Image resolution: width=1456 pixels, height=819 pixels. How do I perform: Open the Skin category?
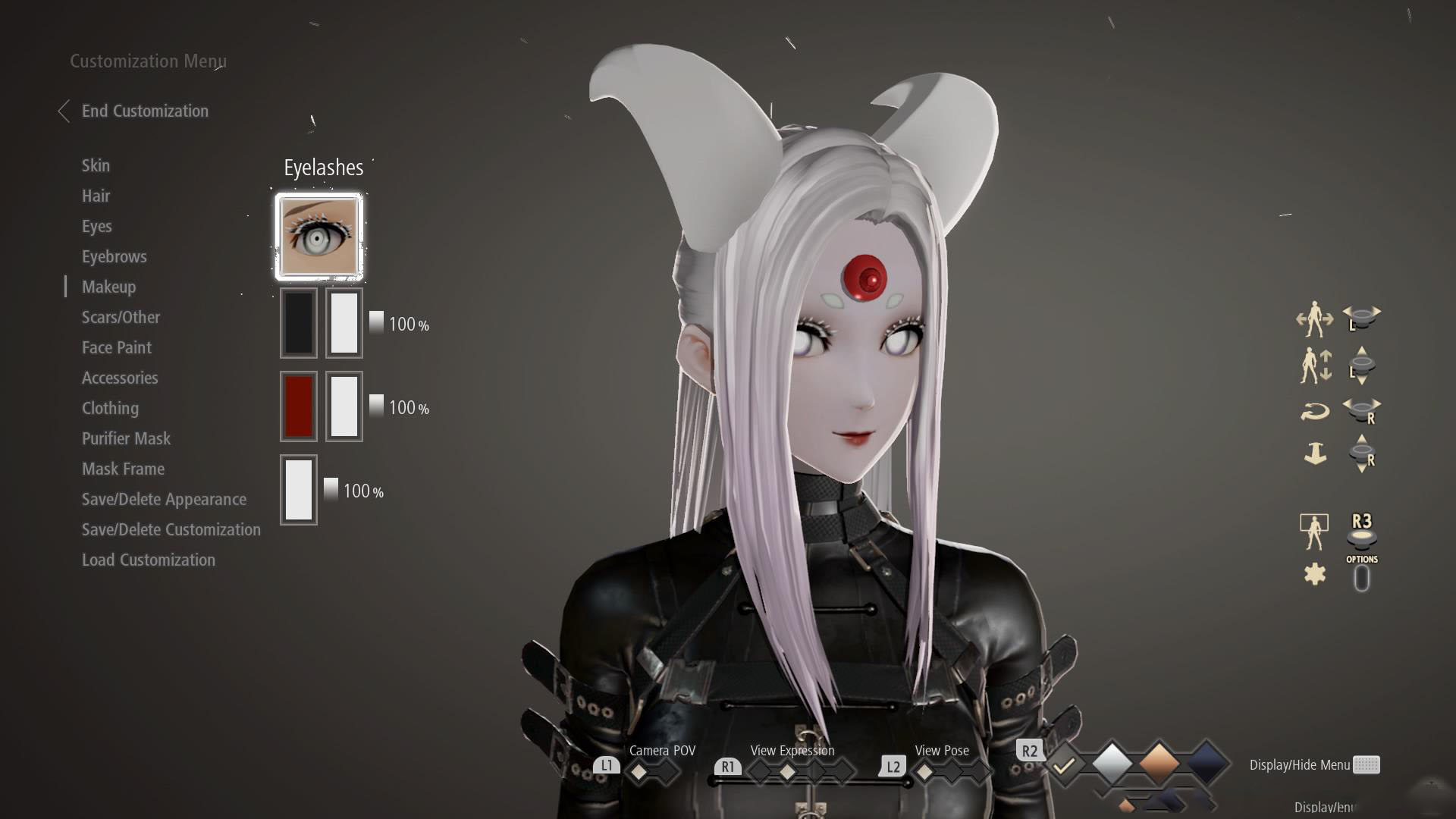(x=96, y=166)
